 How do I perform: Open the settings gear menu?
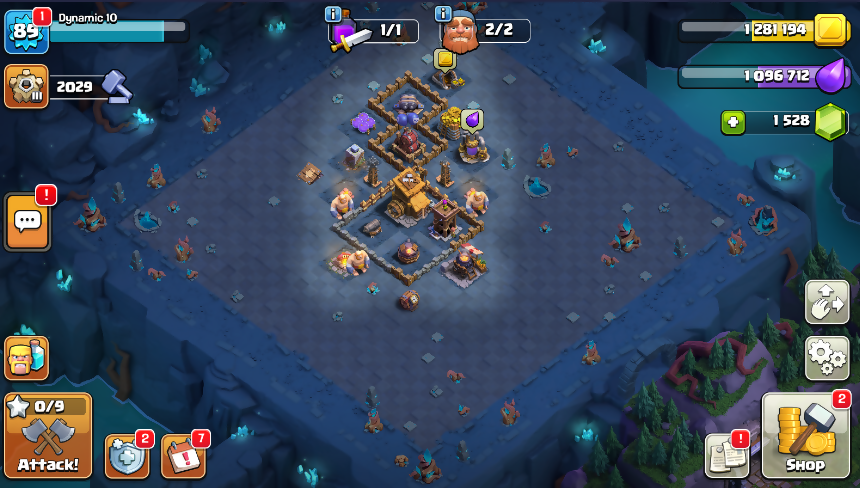pos(827,357)
